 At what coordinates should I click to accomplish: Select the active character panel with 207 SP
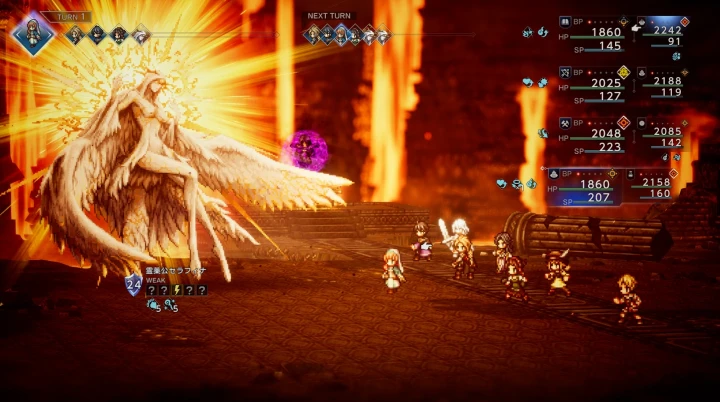pyautogui.click(x=590, y=186)
